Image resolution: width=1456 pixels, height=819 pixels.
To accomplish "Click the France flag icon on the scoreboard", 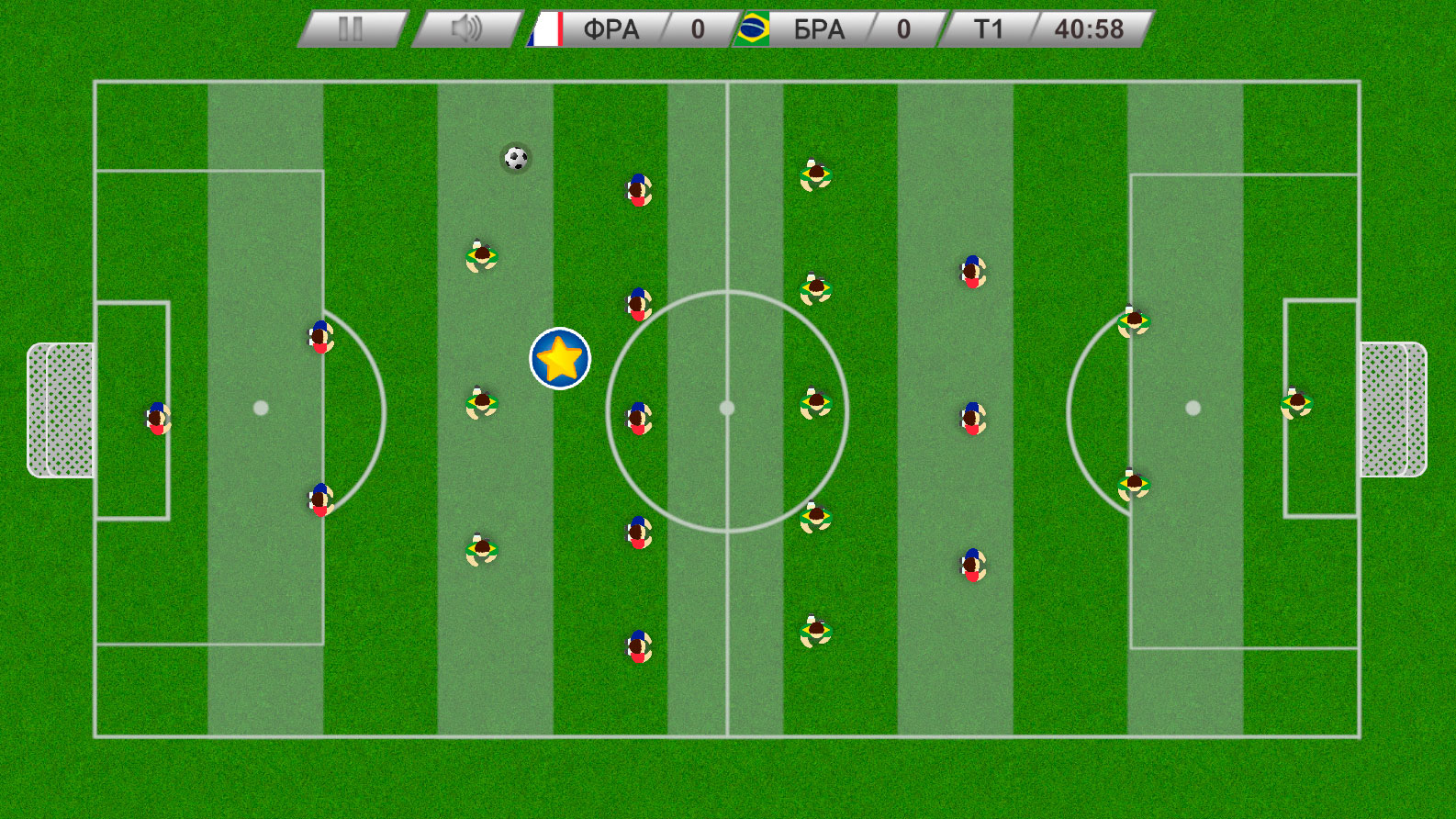I will tap(544, 28).
